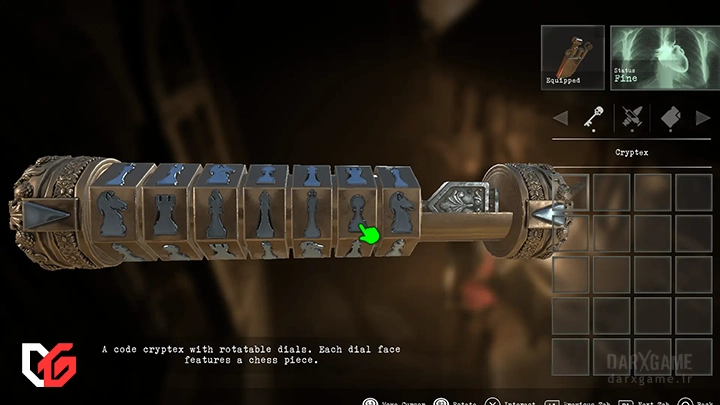
Task: Go to the next inventory tab arrow
Action: click(703, 120)
